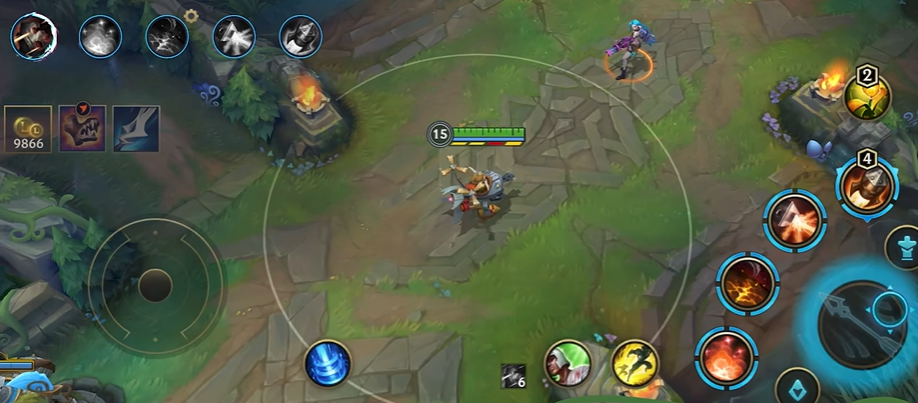Buy the suggested fanged monster item
Screen dimensions: 918x403
(x=82, y=129)
